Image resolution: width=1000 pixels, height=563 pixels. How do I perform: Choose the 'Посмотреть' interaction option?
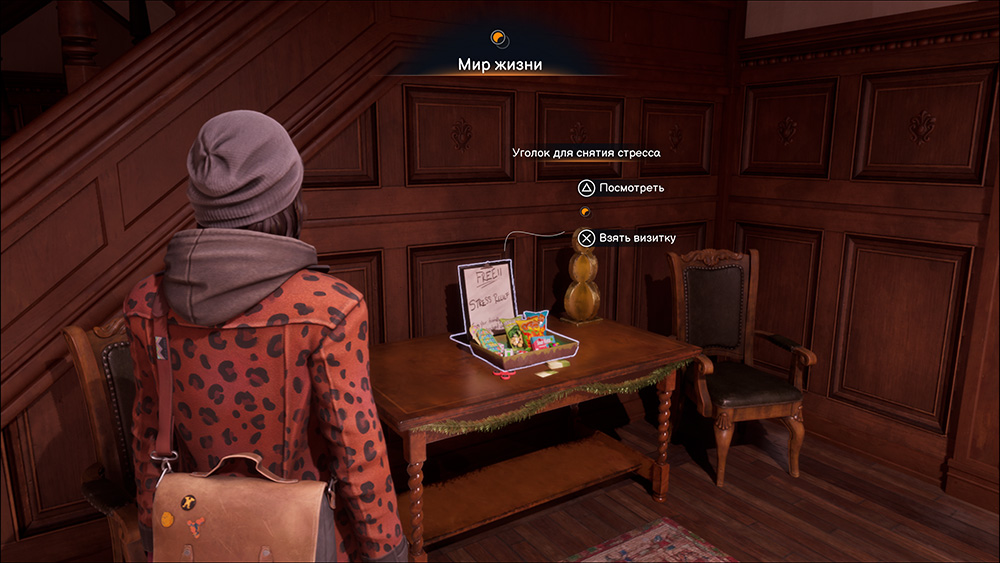(620, 187)
